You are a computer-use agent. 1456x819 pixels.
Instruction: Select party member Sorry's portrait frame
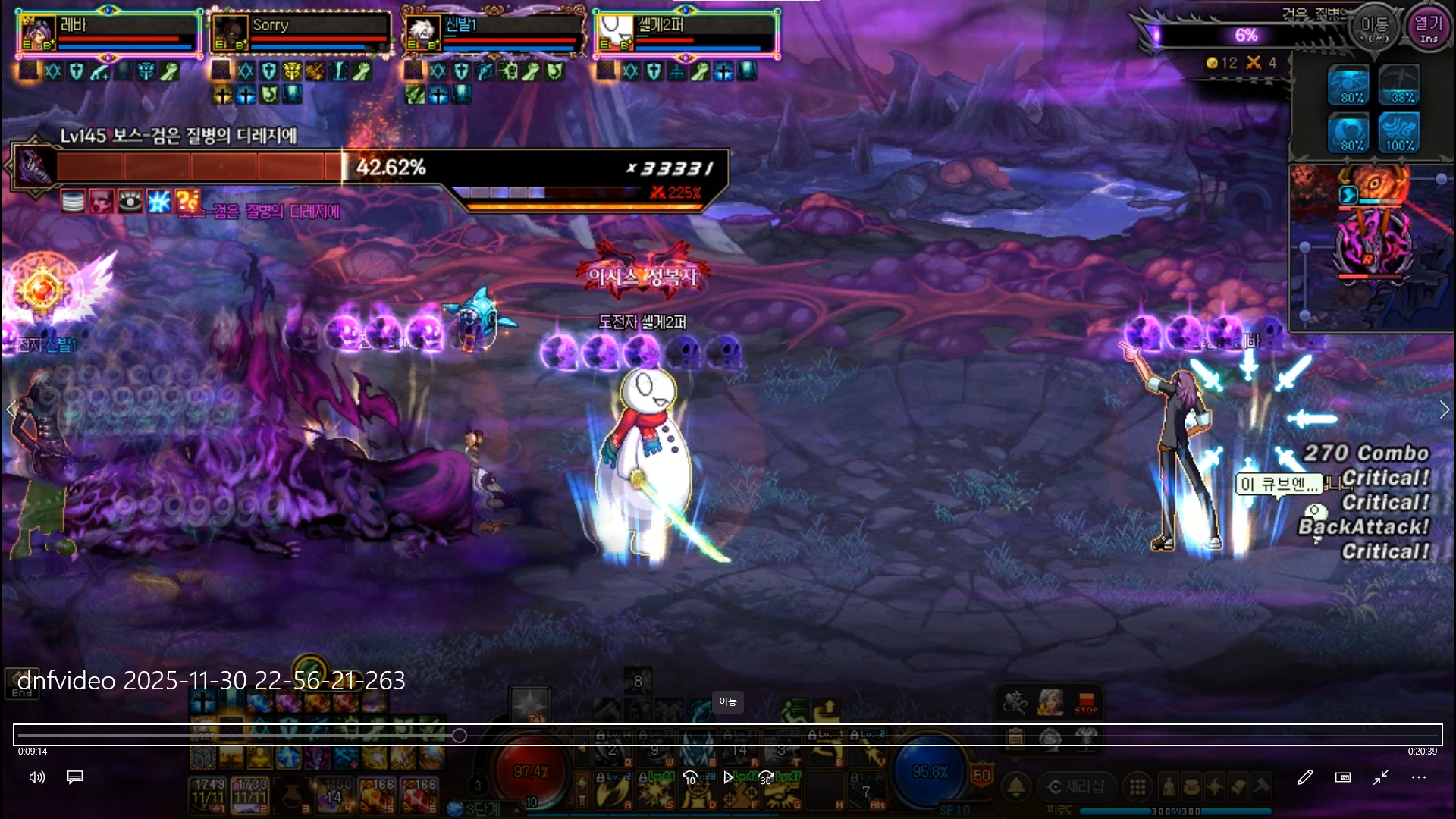coord(230,33)
